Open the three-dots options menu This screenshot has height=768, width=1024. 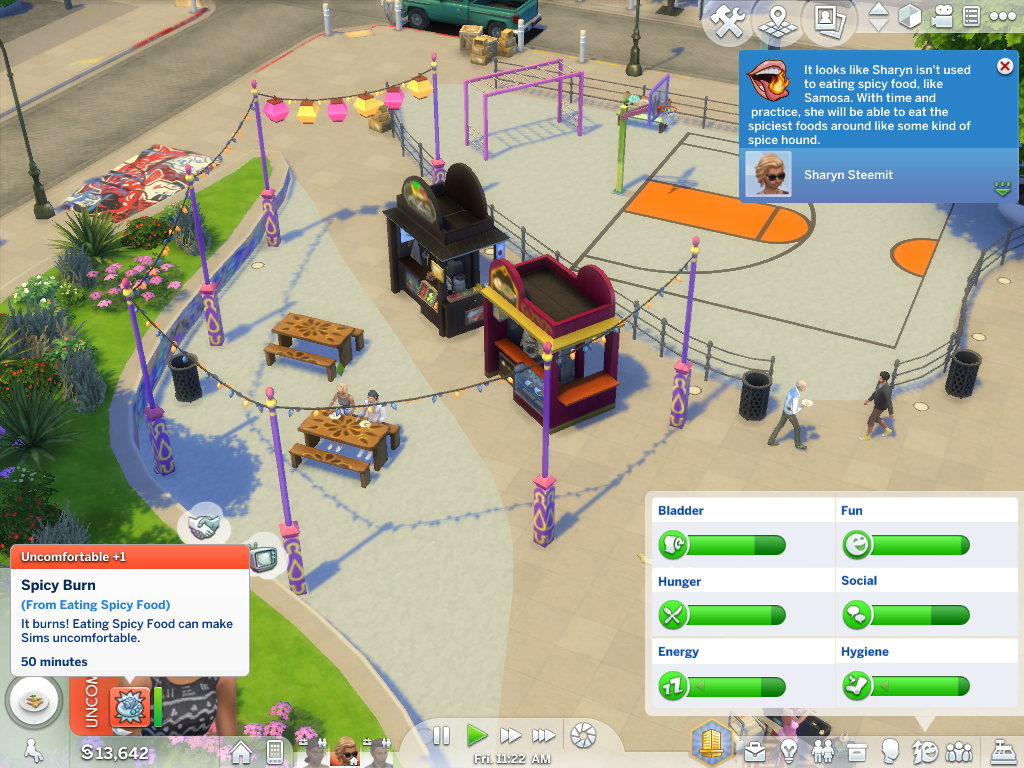(x=1002, y=17)
